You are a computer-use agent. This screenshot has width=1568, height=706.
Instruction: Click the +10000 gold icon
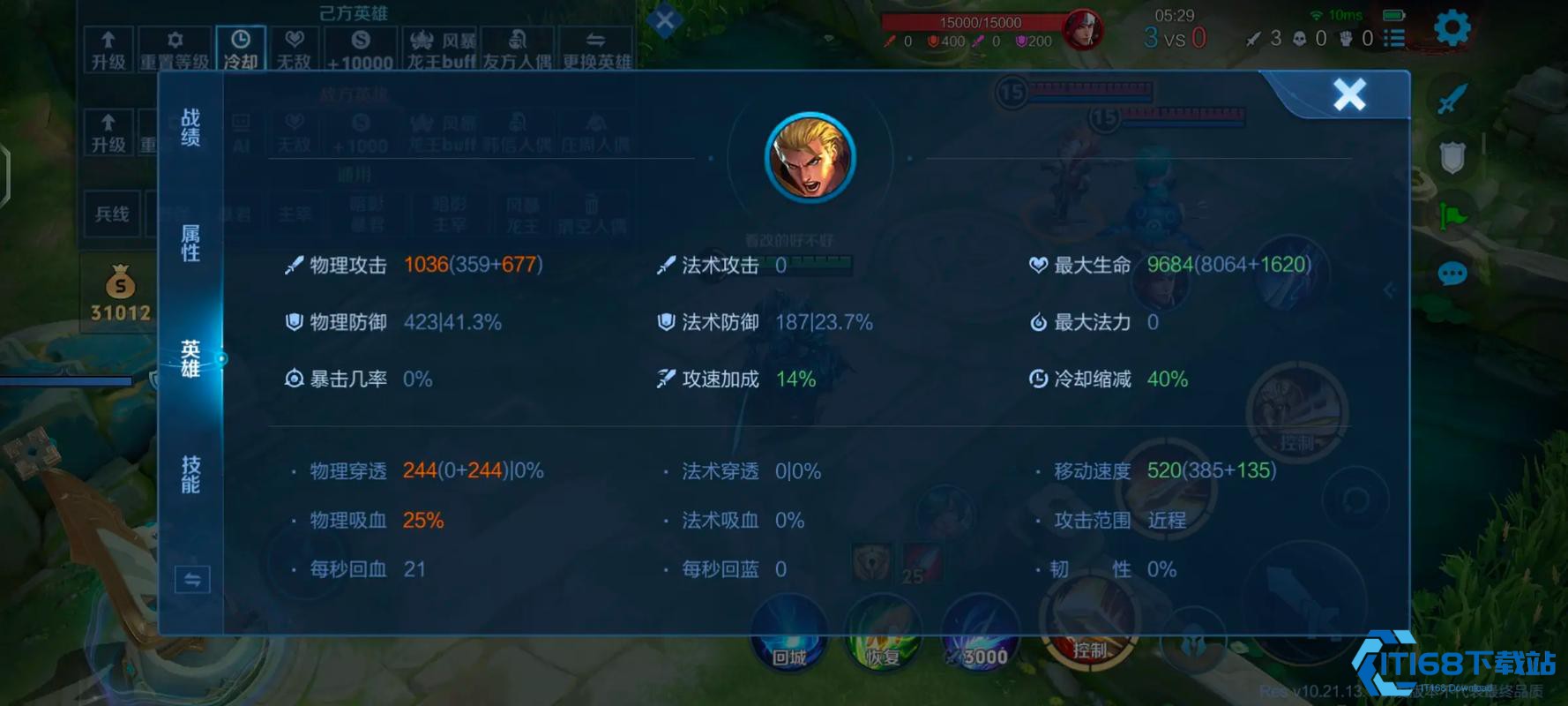(x=361, y=46)
